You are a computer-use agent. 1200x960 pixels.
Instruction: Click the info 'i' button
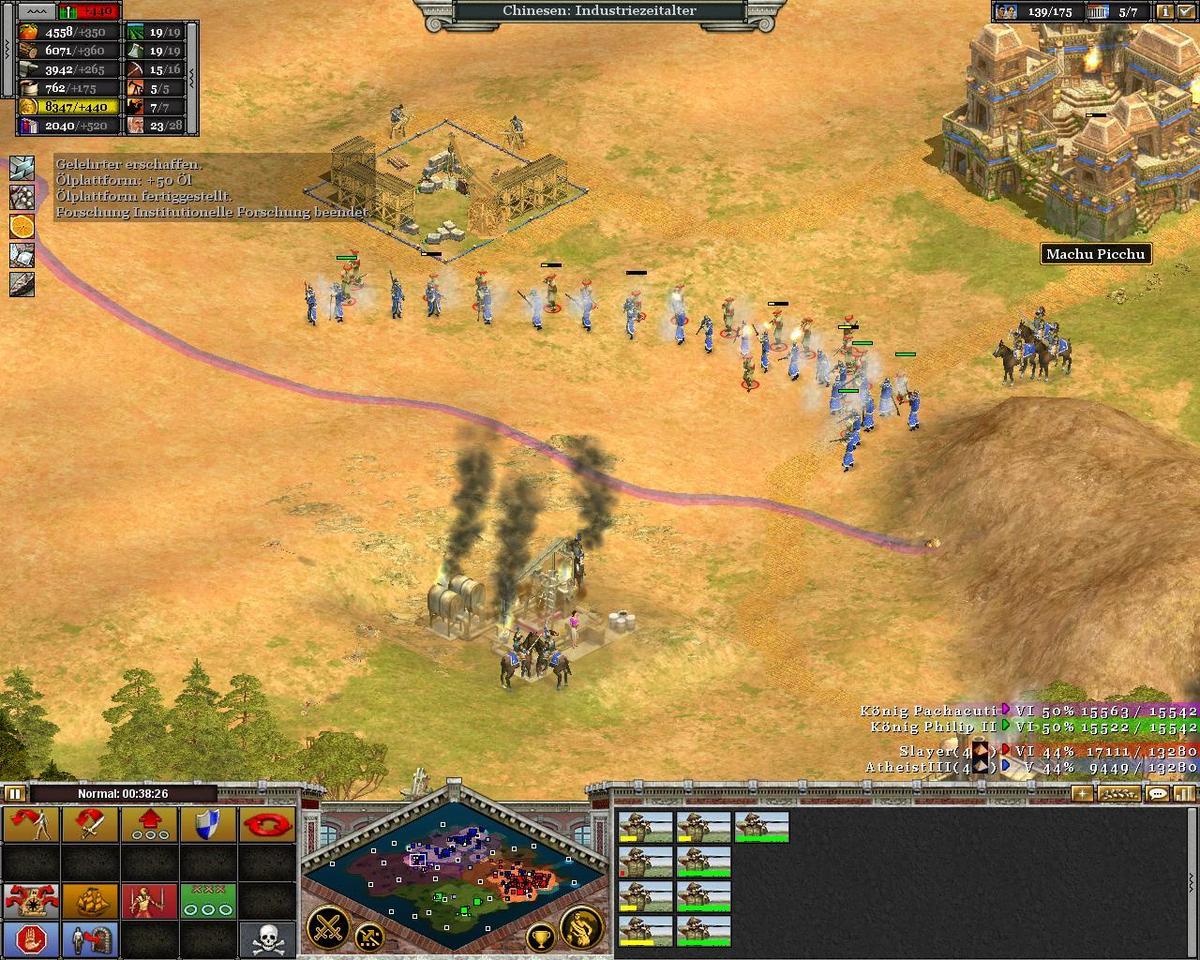[x=1165, y=12]
